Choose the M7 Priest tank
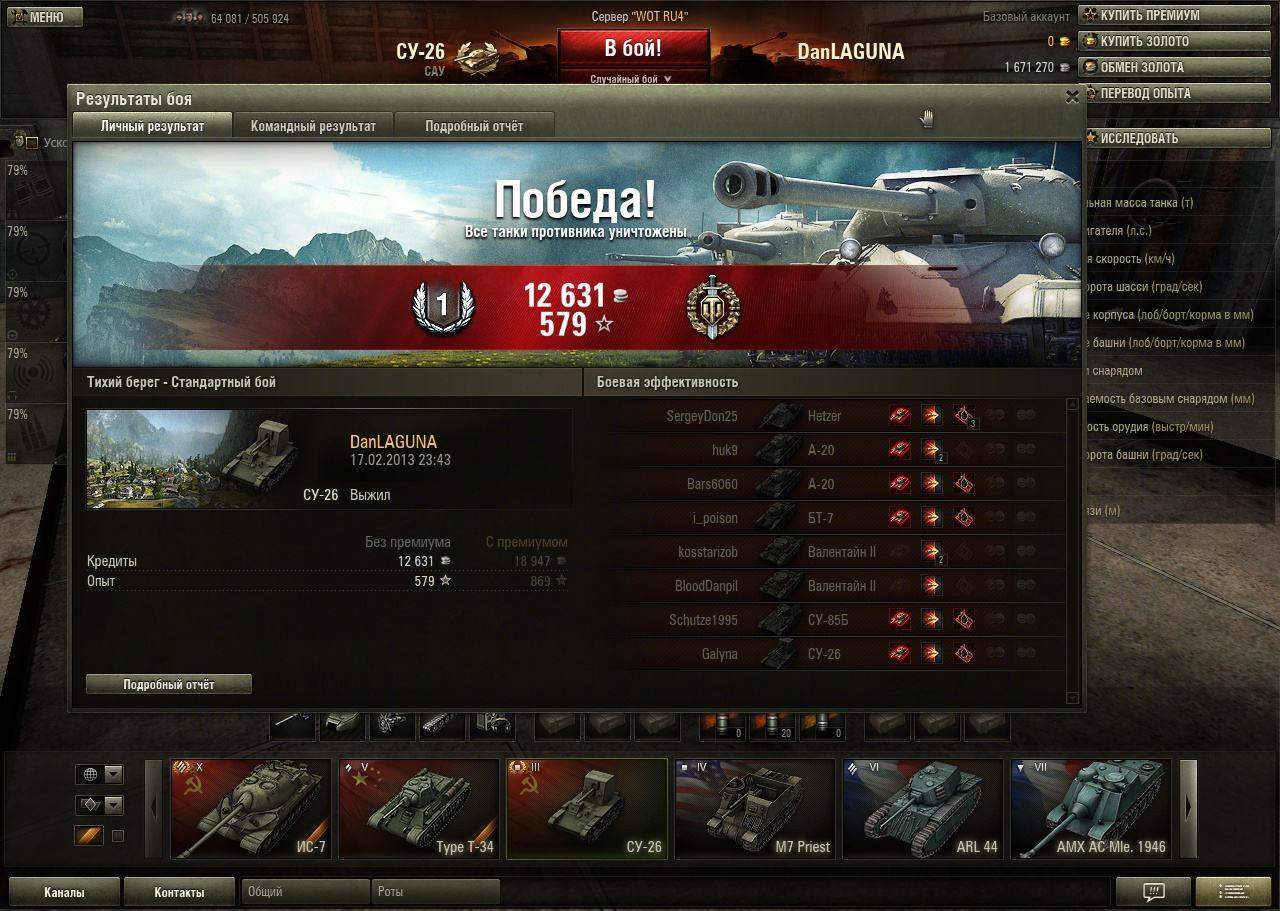 point(754,808)
